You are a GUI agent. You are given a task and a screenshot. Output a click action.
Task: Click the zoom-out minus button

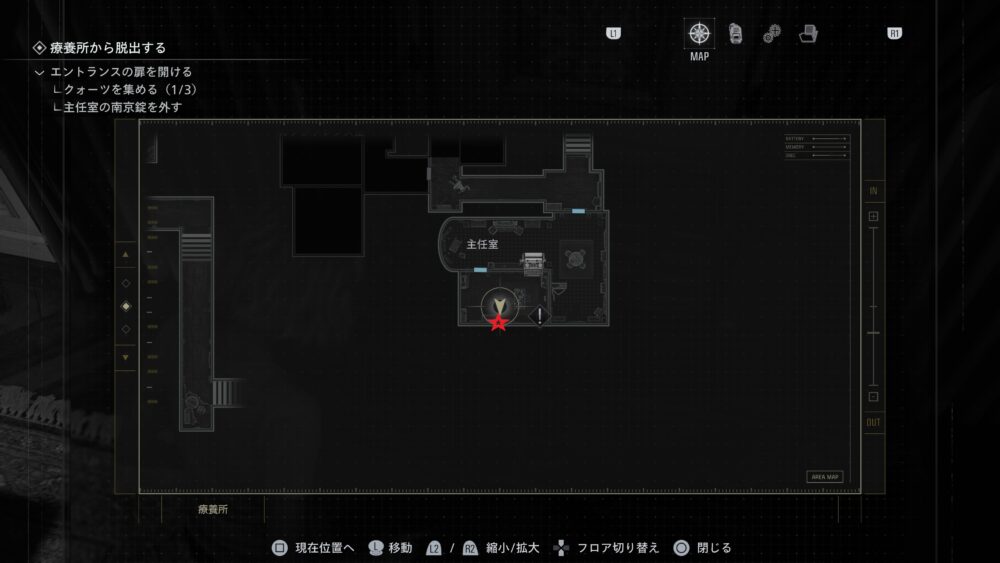click(873, 397)
